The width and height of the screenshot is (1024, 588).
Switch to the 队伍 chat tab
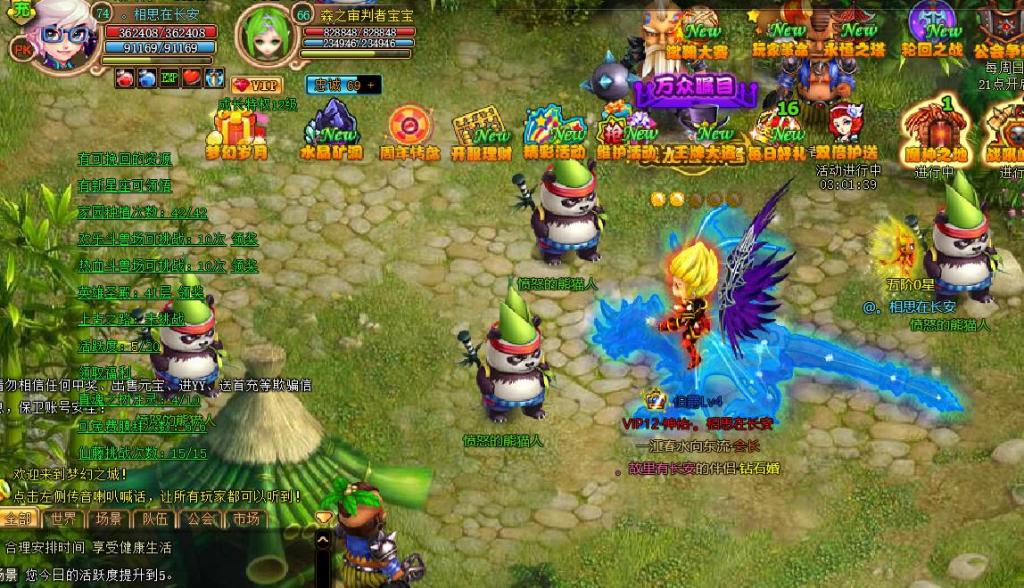154,518
